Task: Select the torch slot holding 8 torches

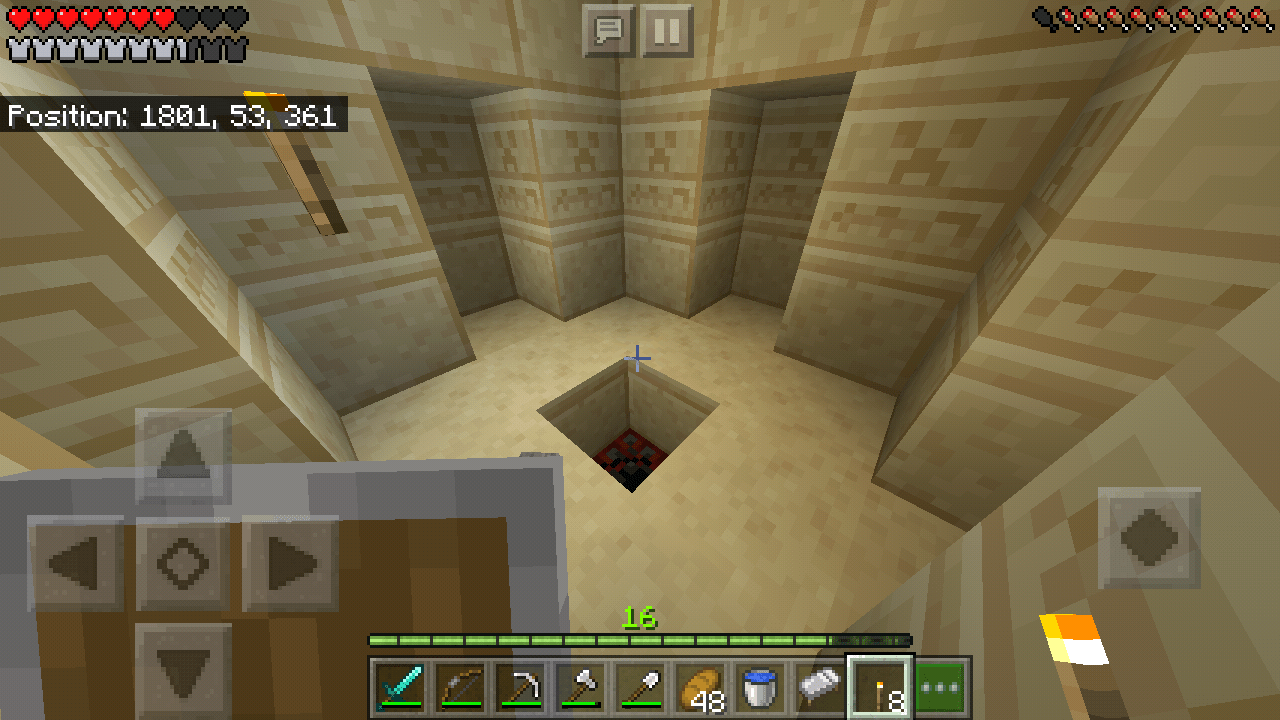Action: 882,685
